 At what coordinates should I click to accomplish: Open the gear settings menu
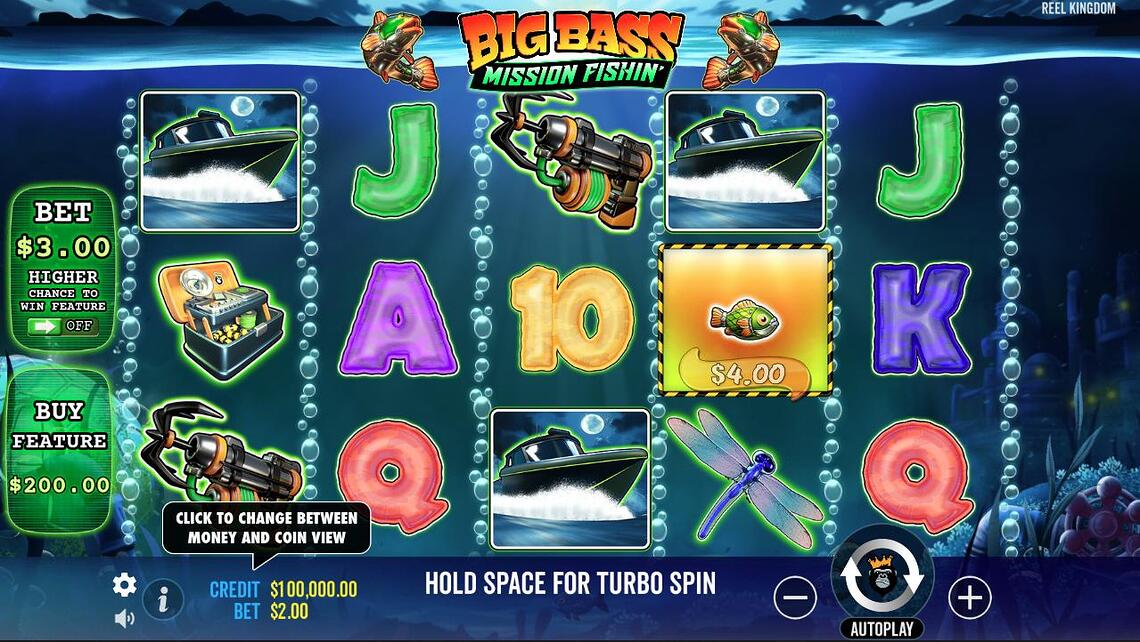coord(124,585)
